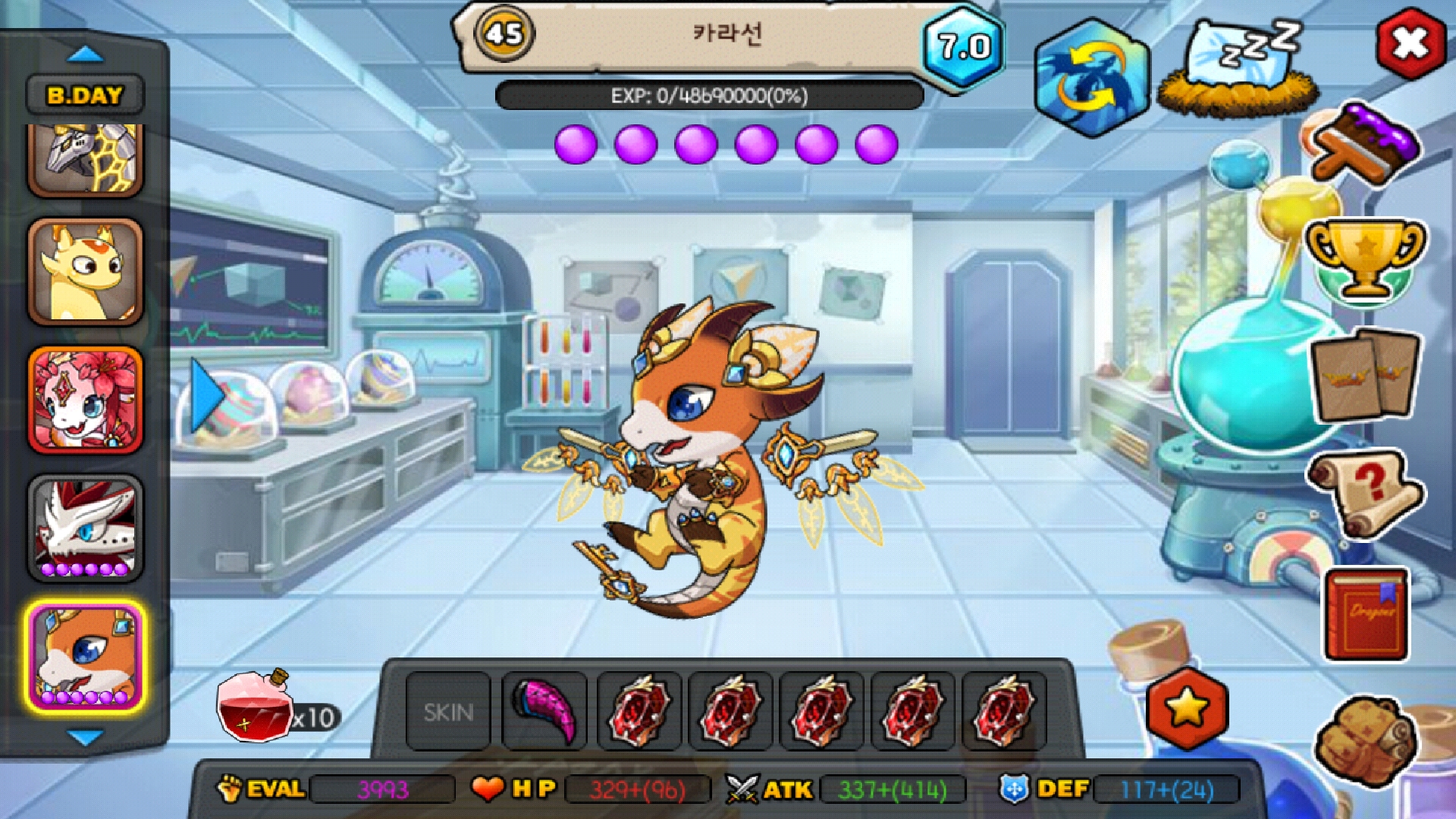Tap the orange star favorite button
Screen dimensions: 1456x819
[x=1187, y=709]
